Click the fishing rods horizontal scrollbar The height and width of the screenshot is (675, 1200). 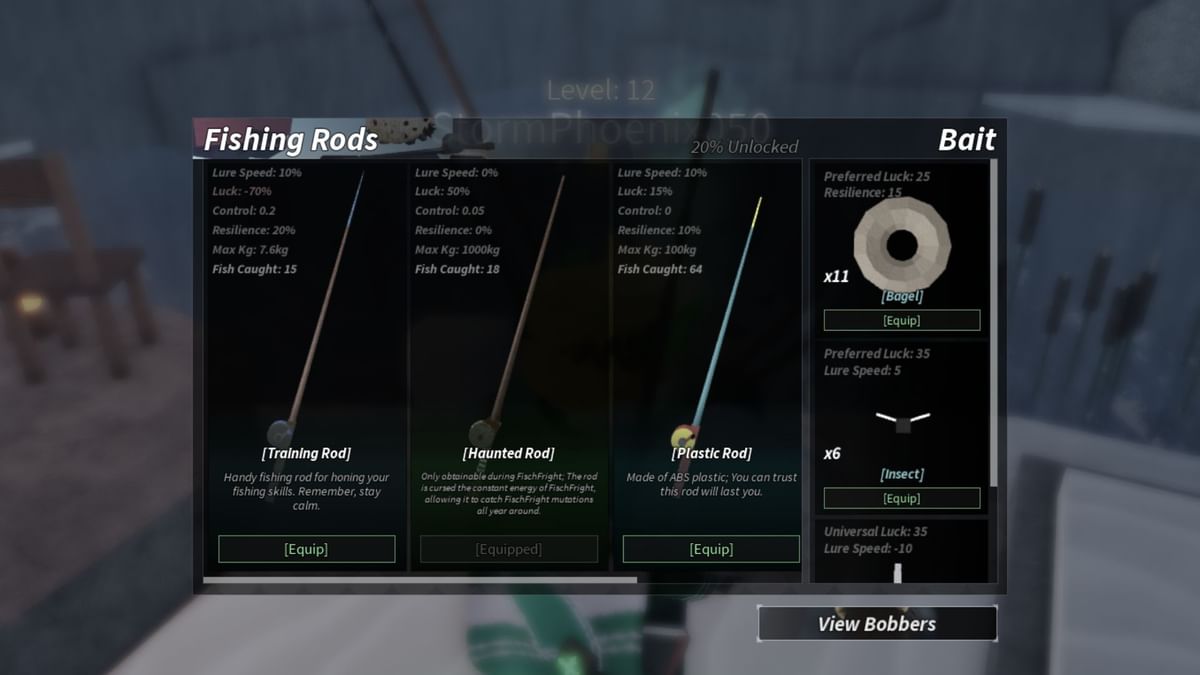point(420,579)
